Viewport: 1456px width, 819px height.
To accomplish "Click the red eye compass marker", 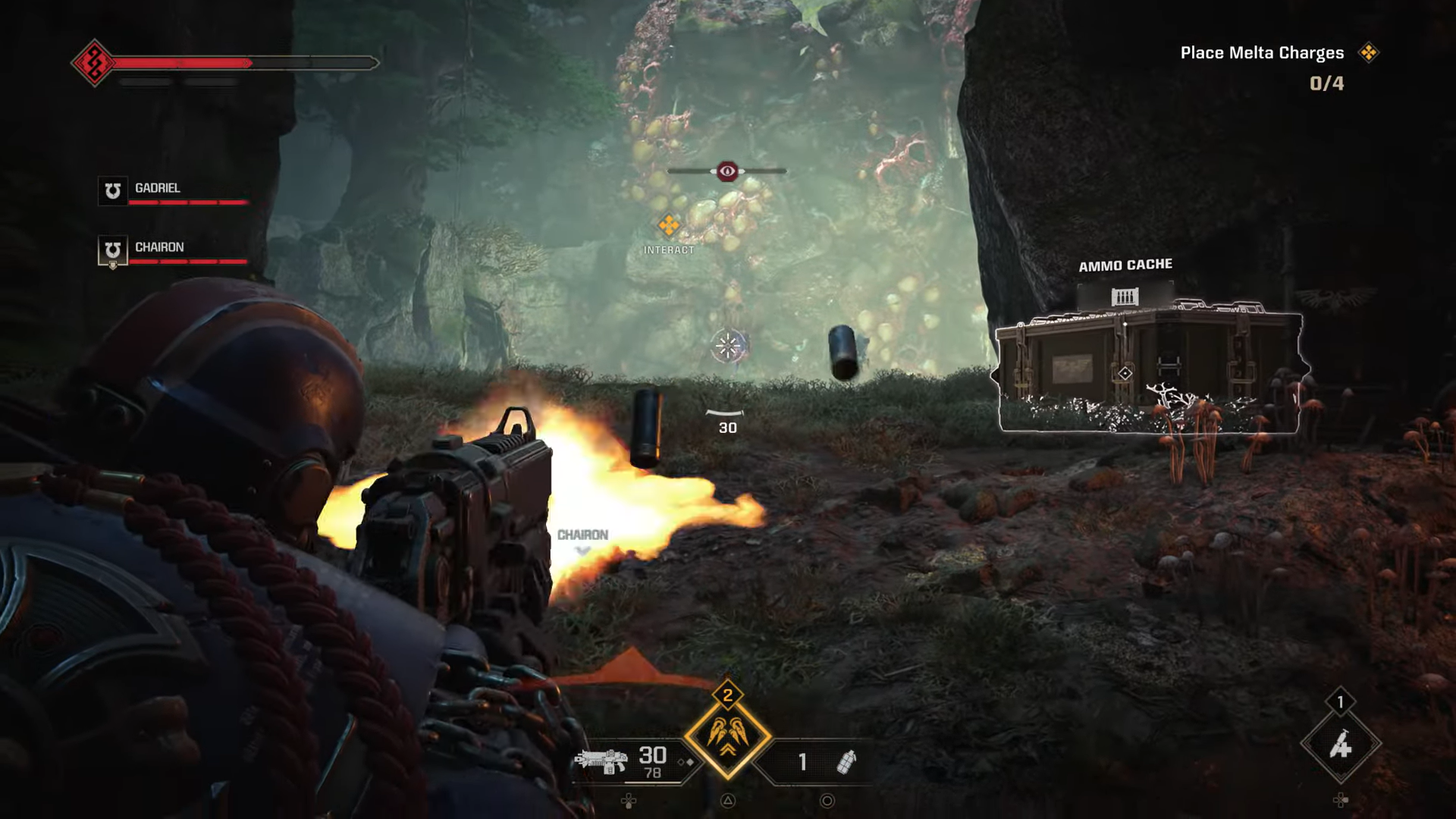I will click(x=727, y=171).
